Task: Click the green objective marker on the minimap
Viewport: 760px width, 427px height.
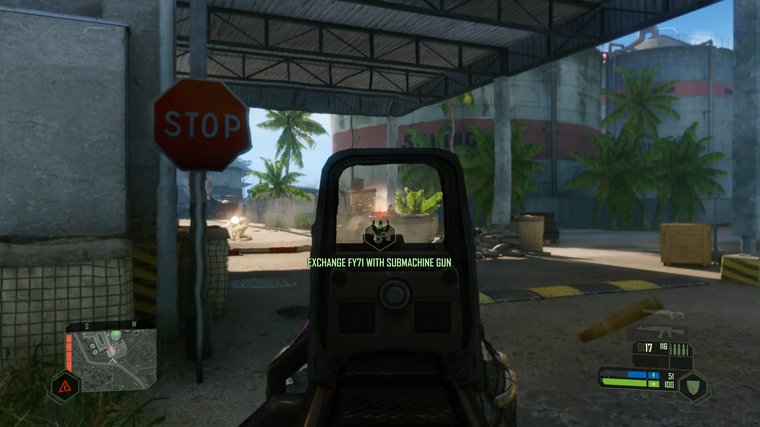Action: coord(116,334)
